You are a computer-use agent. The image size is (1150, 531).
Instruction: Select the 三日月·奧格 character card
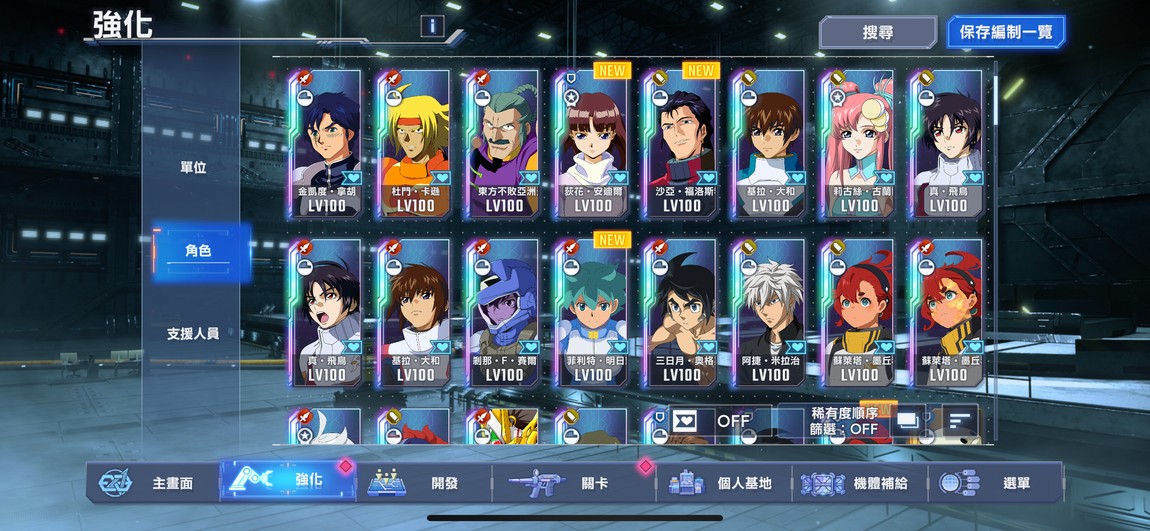pyautogui.click(x=682, y=312)
